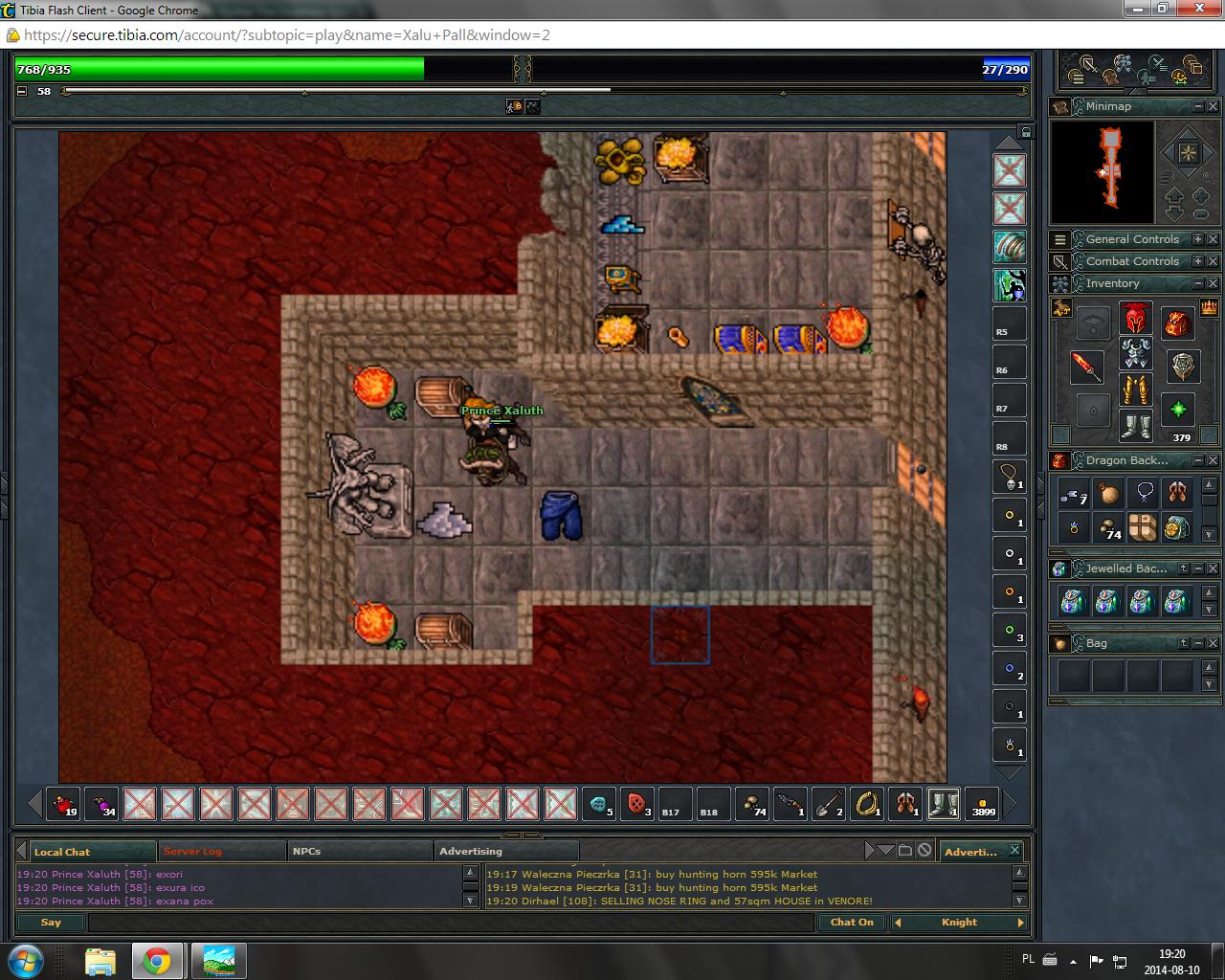Expand the Combat Controls panel

(x=1197, y=261)
